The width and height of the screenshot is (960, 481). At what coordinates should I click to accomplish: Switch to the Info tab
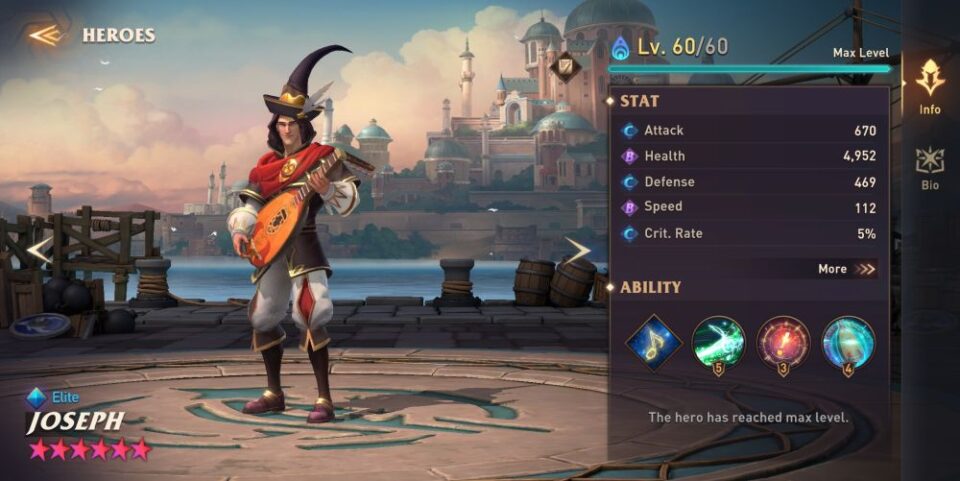930,86
